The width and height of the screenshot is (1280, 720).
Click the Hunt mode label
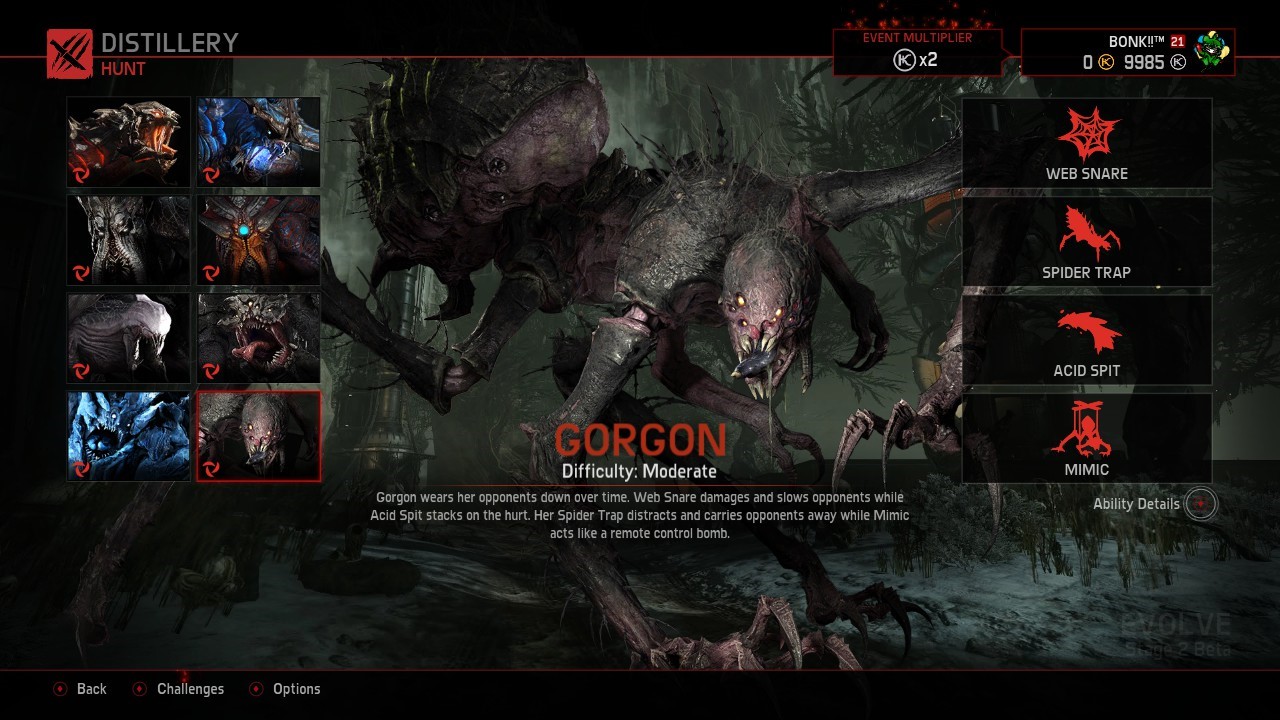(x=120, y=69)
